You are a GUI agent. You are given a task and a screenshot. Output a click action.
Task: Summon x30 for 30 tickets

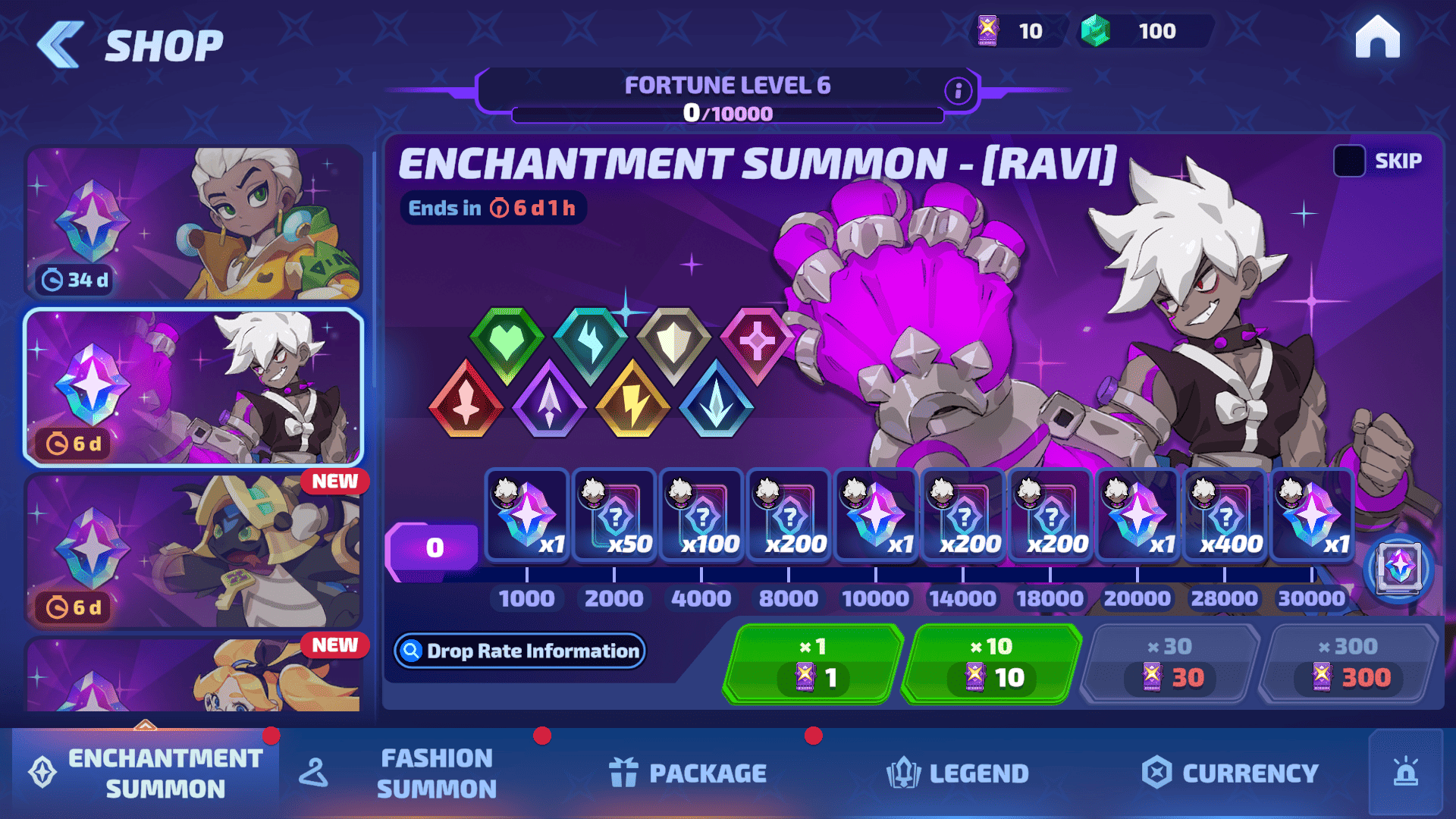(1169, 664)
